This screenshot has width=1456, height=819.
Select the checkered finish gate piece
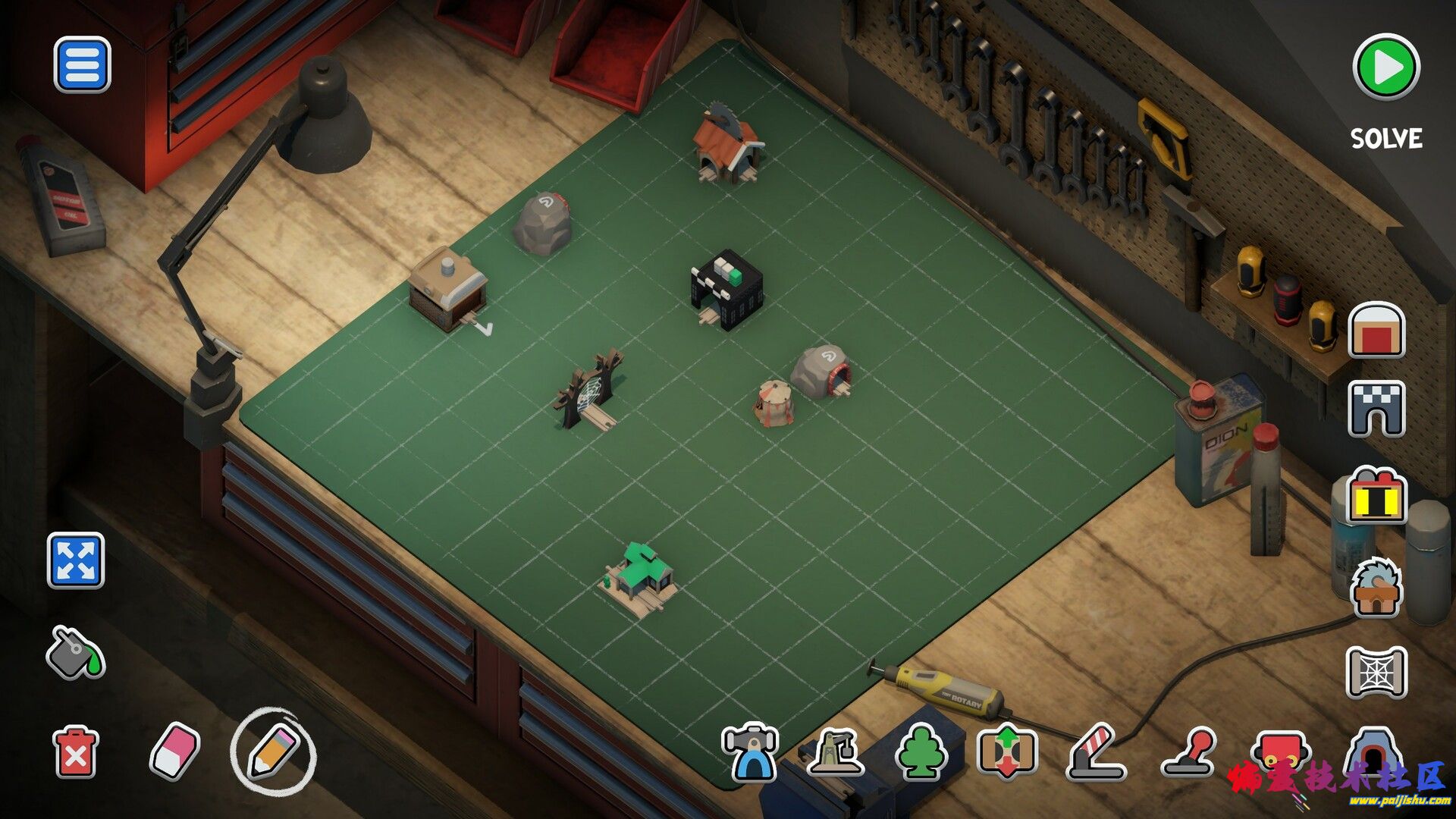coord(1376,408)
